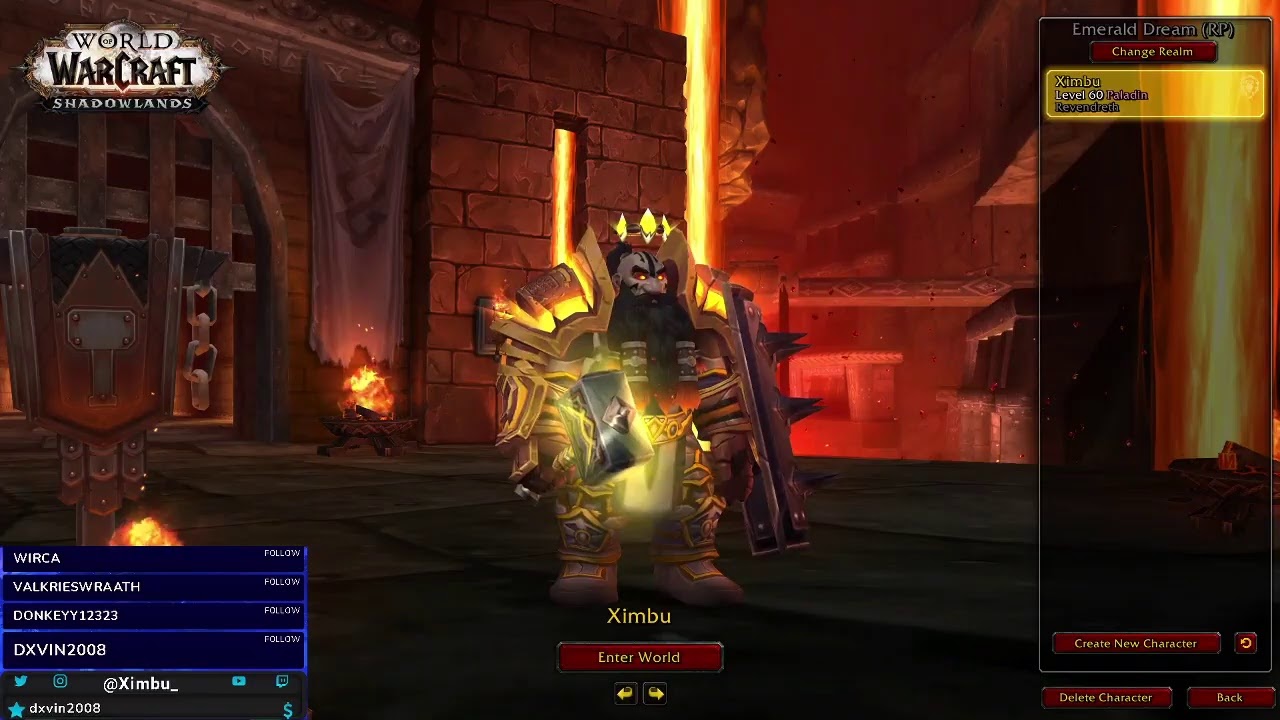Click the Delete Character button
Screen dimensions: 1280x720
coord(1106,697)
